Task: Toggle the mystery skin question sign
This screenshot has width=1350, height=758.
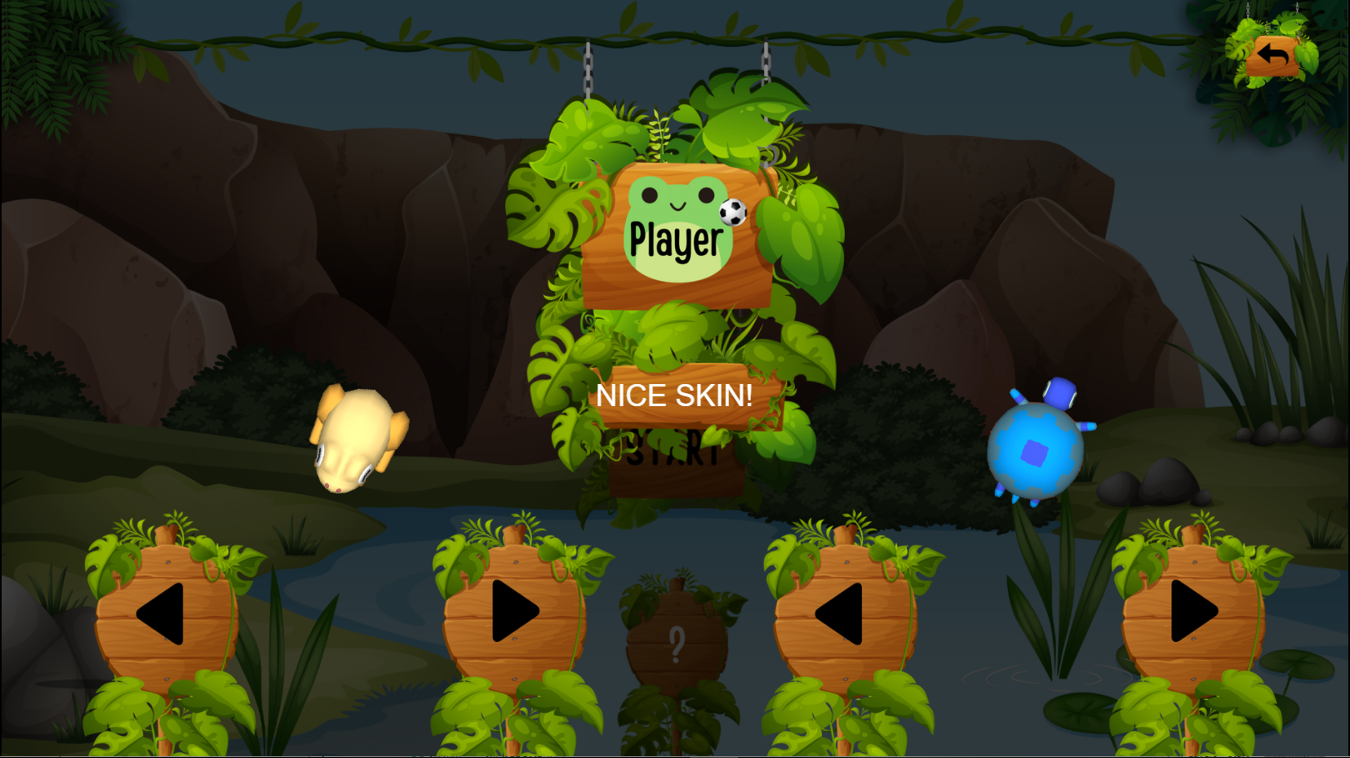Action: click(678, 643)
